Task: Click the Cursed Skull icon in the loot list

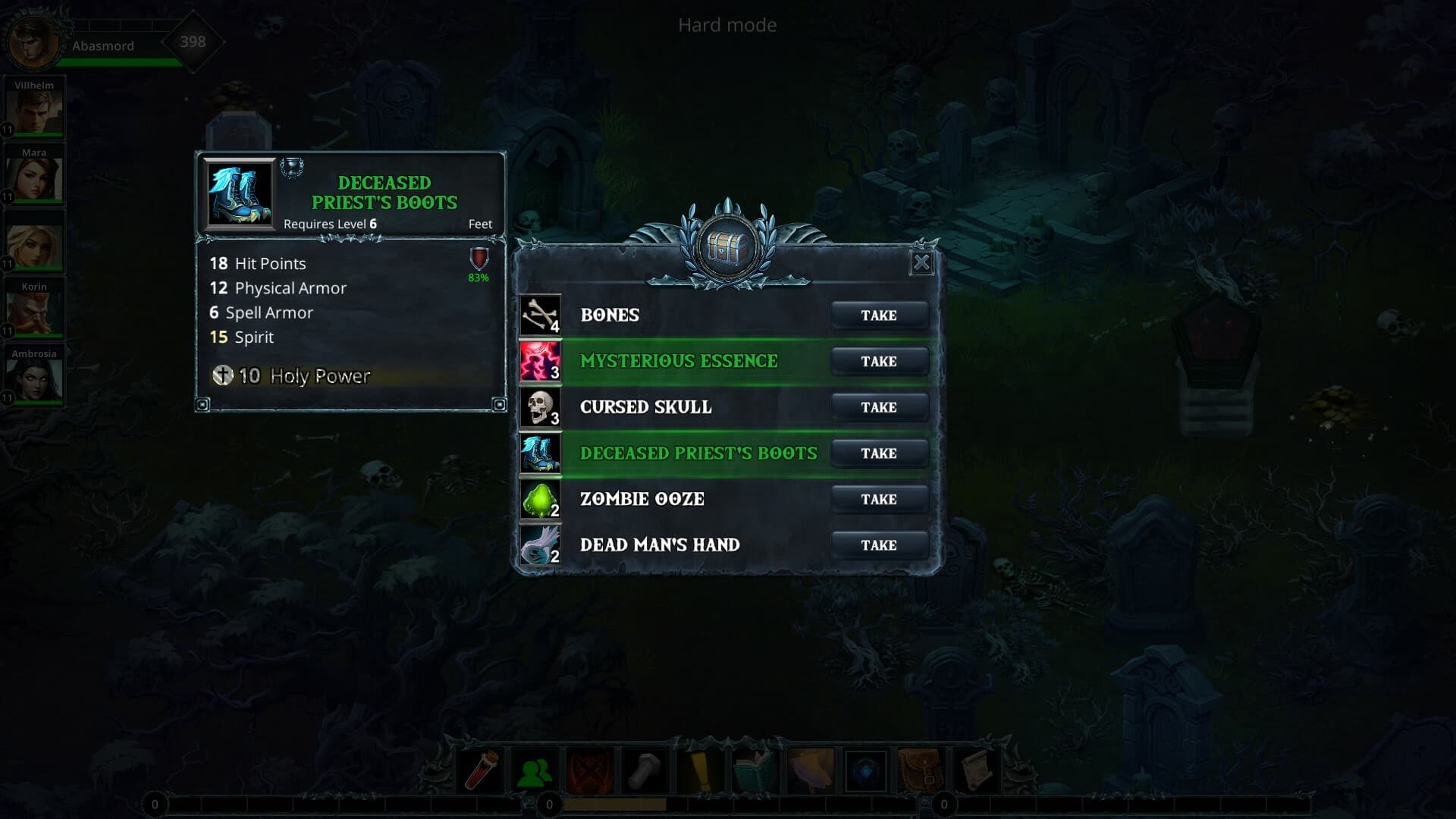Action: click(540, 407)
